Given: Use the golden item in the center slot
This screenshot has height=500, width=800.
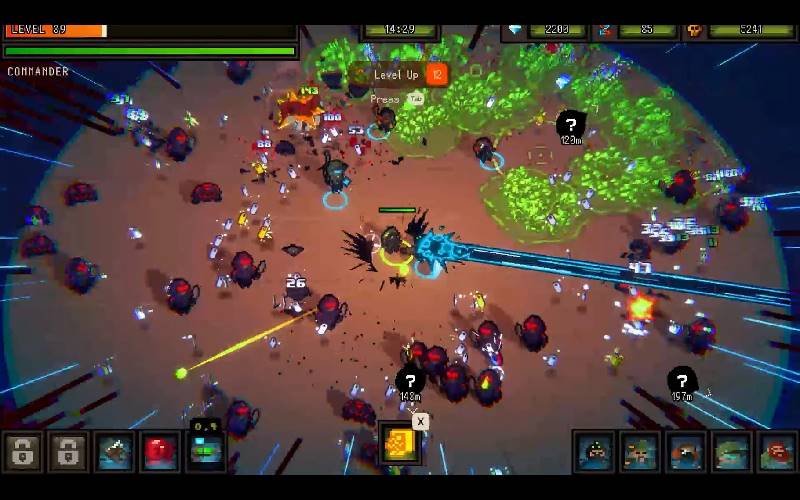Looking at the screenshot, I should (x=400, y=446).
